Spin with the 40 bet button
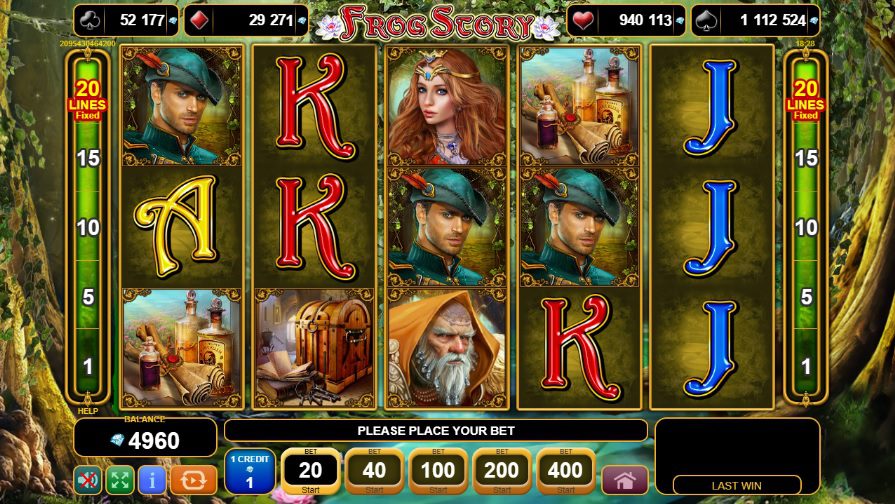Viewport: 895px width, 504px height. point(373,471)
